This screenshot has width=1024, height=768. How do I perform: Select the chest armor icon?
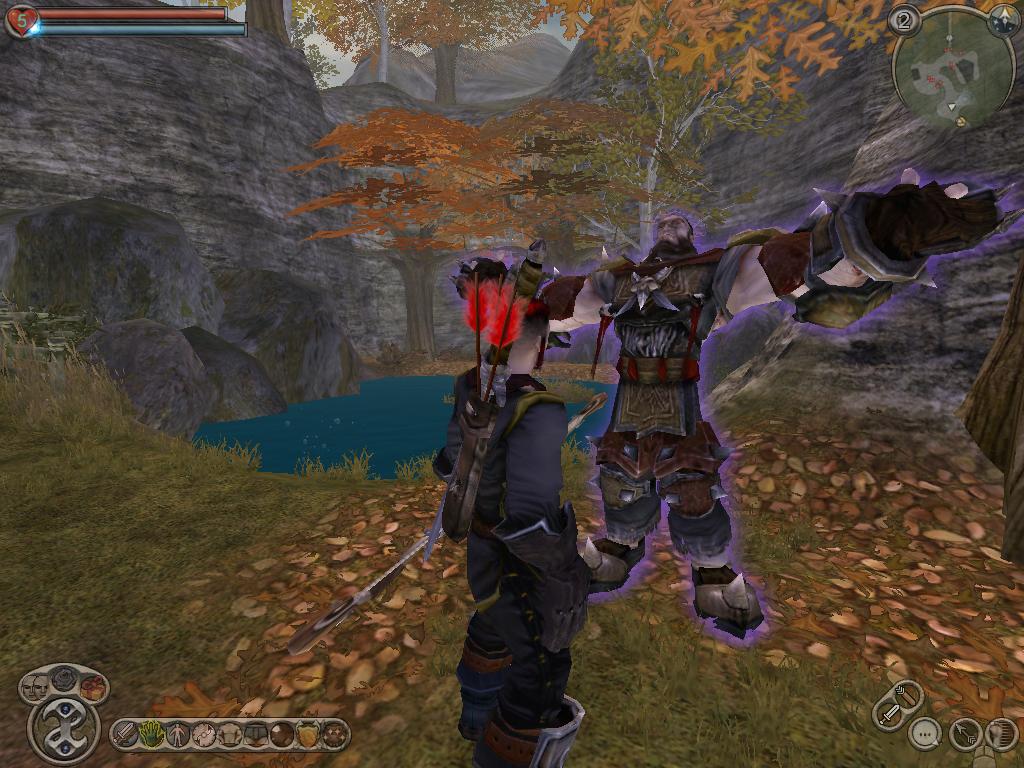click(230, 735)
